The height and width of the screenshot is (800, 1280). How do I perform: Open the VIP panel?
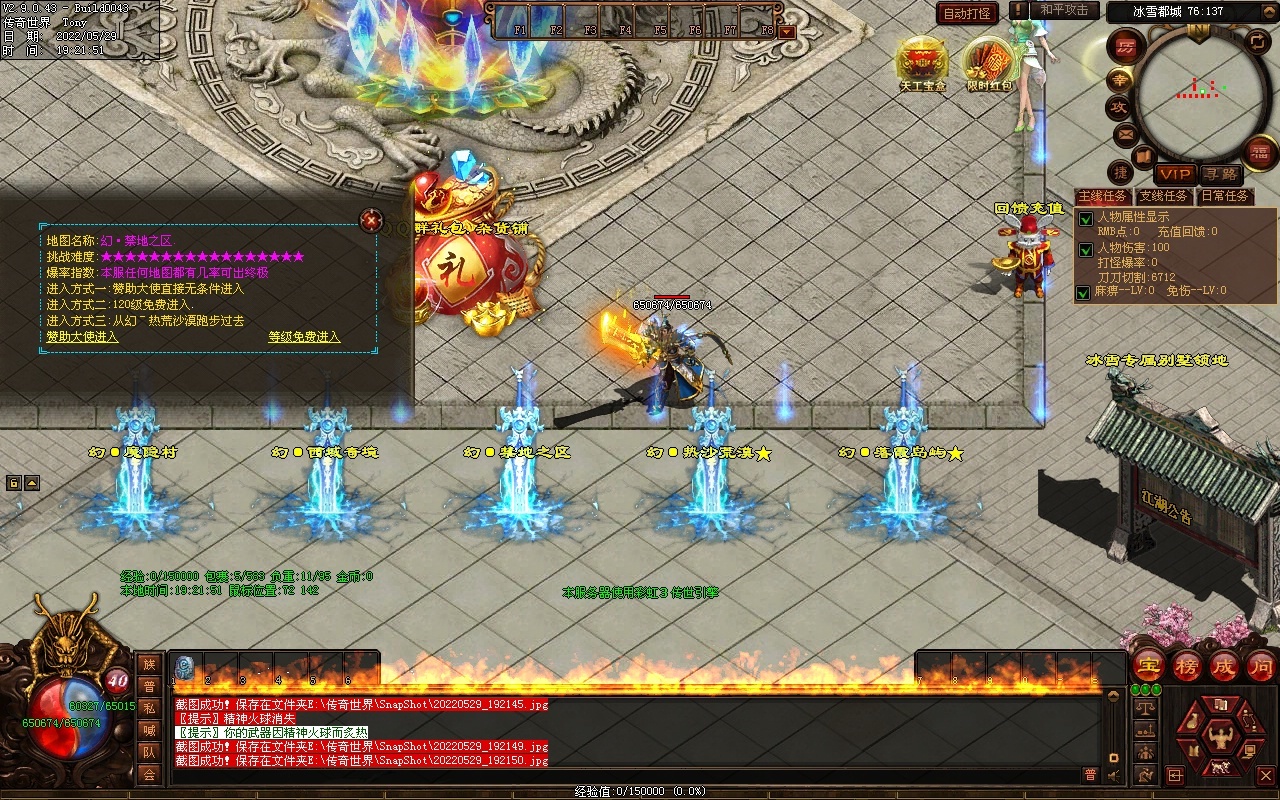[1175, 175]
